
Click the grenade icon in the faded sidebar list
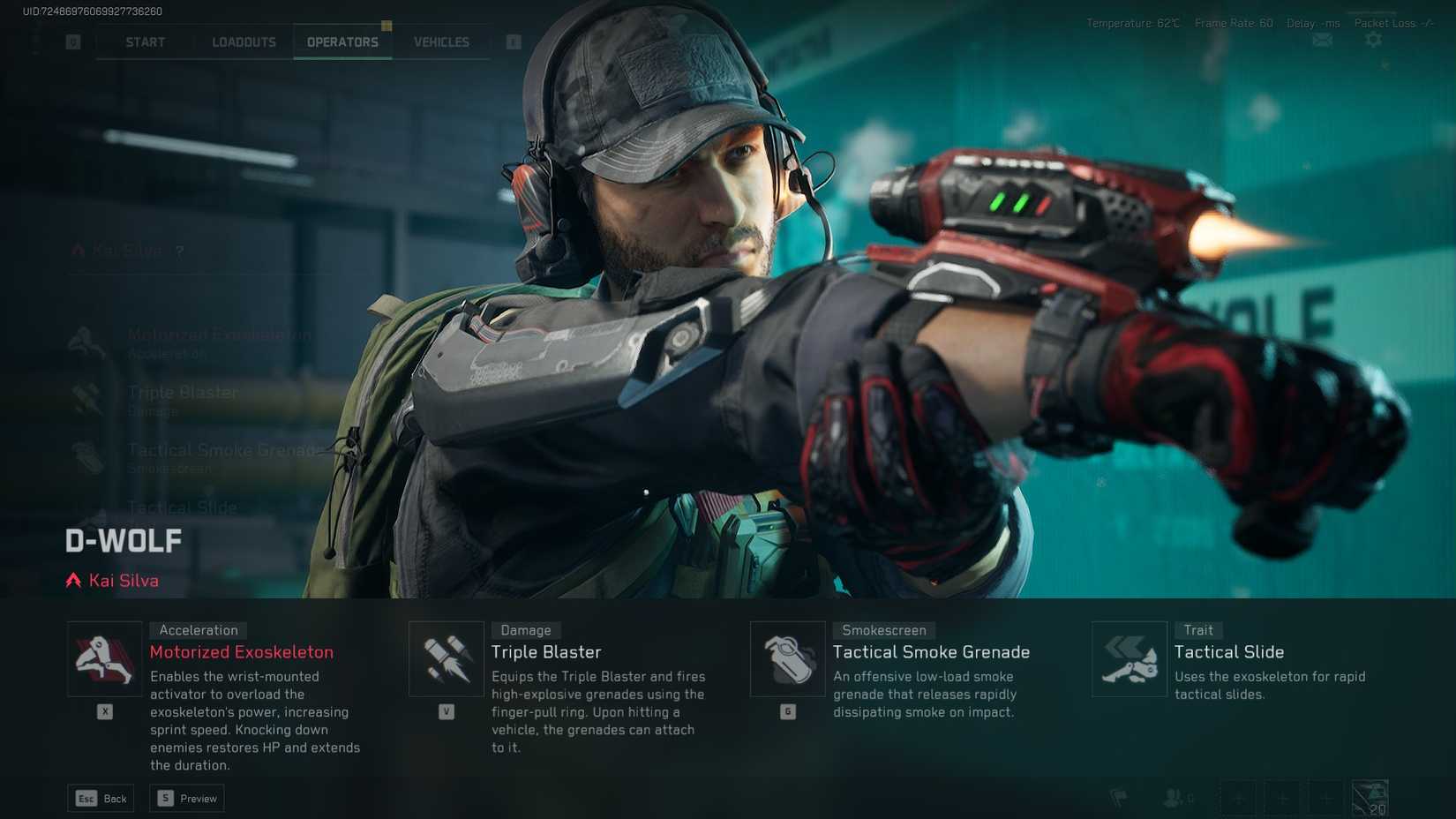[x=88, y=457]
